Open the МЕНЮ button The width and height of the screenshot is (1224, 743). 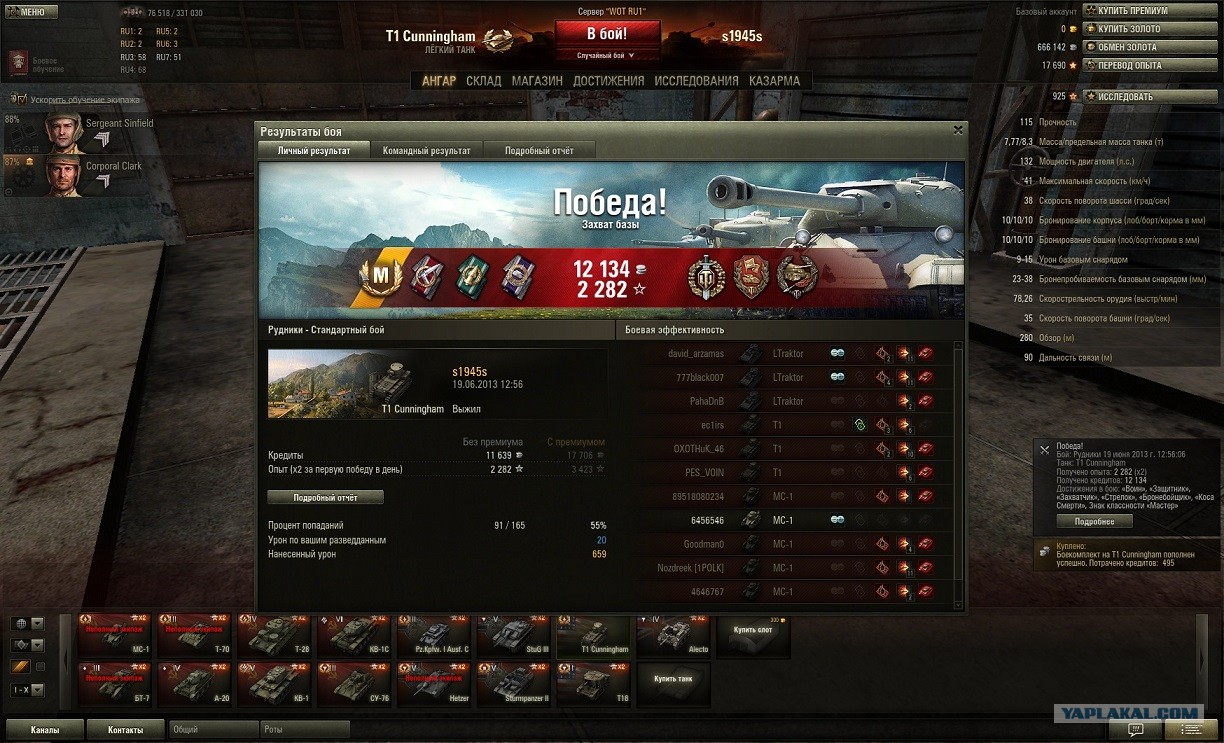[31, 12]
